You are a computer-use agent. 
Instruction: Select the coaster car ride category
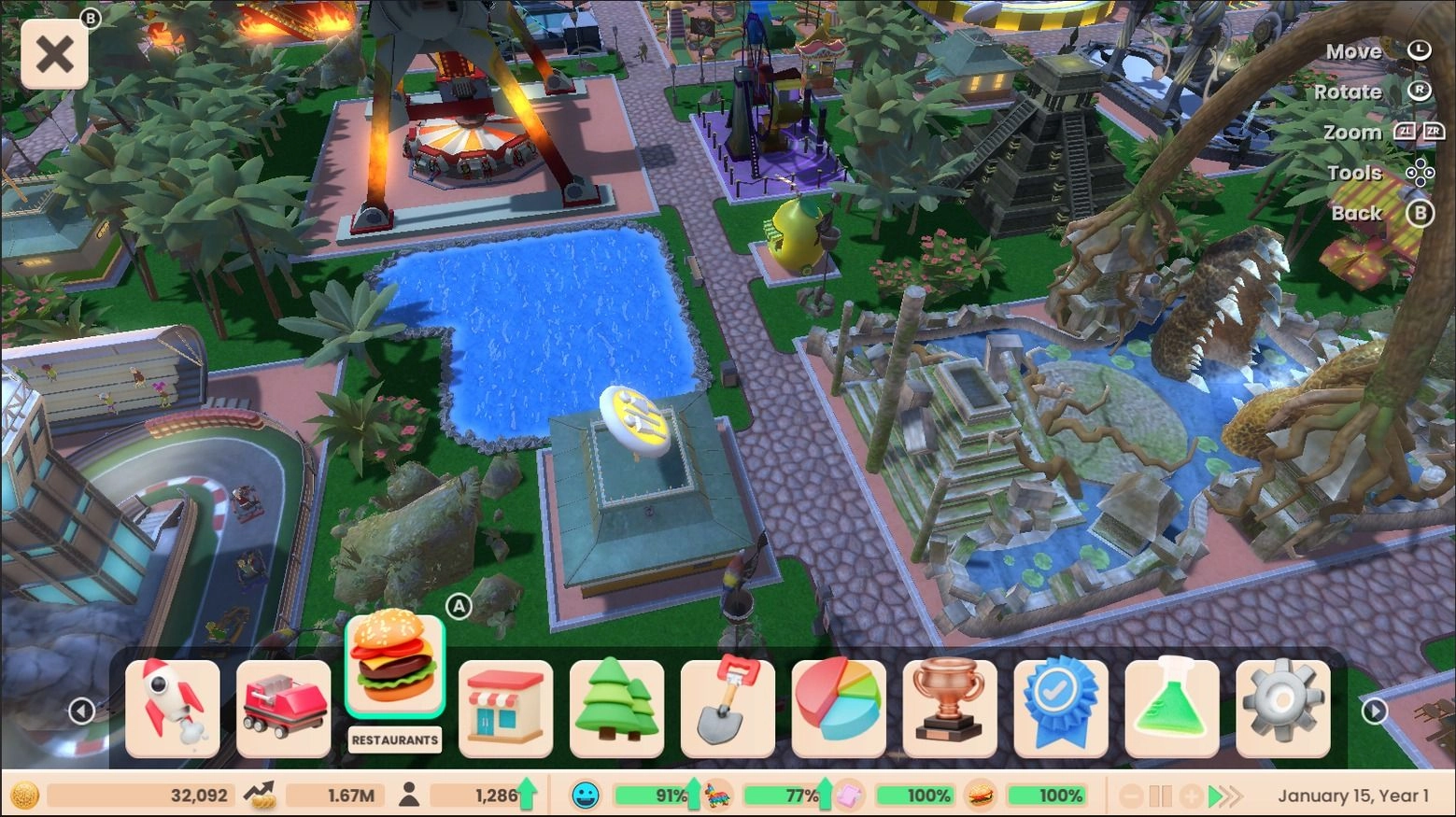click(x=283, y=707)
